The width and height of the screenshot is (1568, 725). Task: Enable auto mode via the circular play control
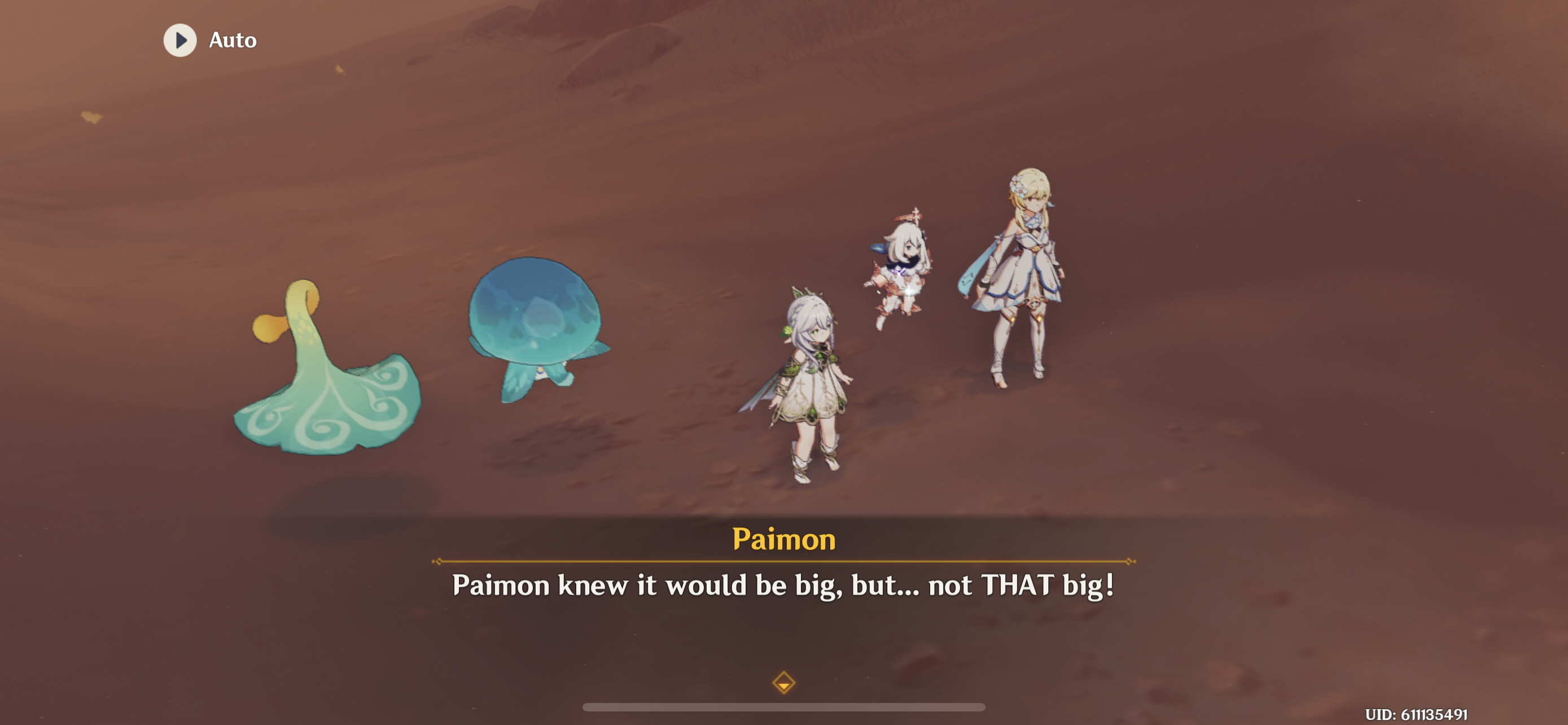tap(179, 40)
